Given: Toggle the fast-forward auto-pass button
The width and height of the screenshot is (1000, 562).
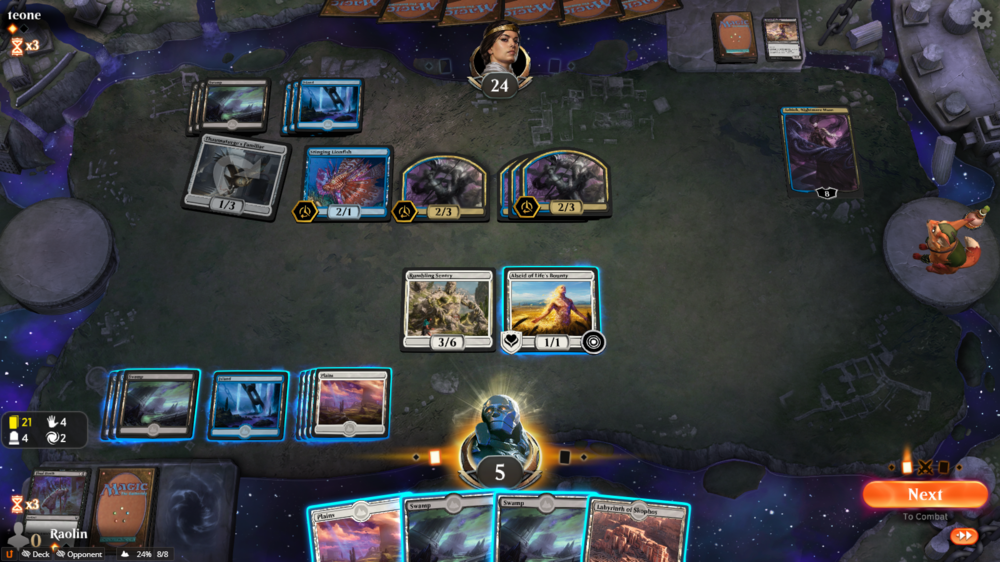Looking at the screenshot, I should pyautogui.click(x=963, y=536).
